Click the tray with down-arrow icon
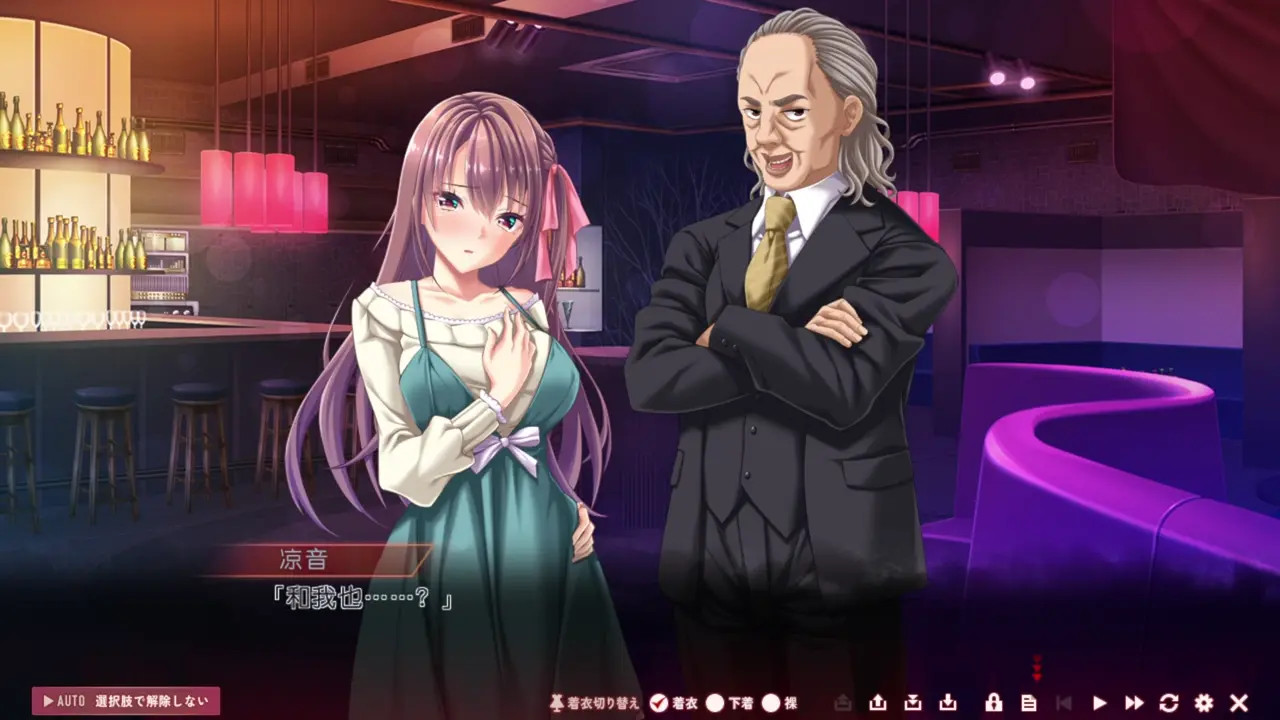This screenshot has height=720, width=1280. pyautogui.click(x=913, y=703)
